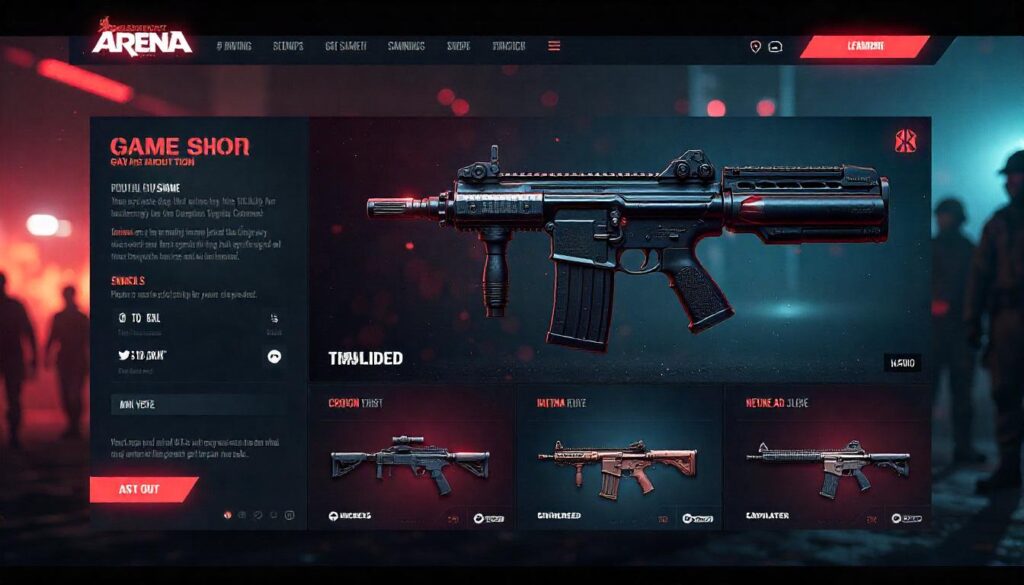Click the red button in the top-right header
The height and width of the screenshot is (585, 1024).
pos(864,46)
